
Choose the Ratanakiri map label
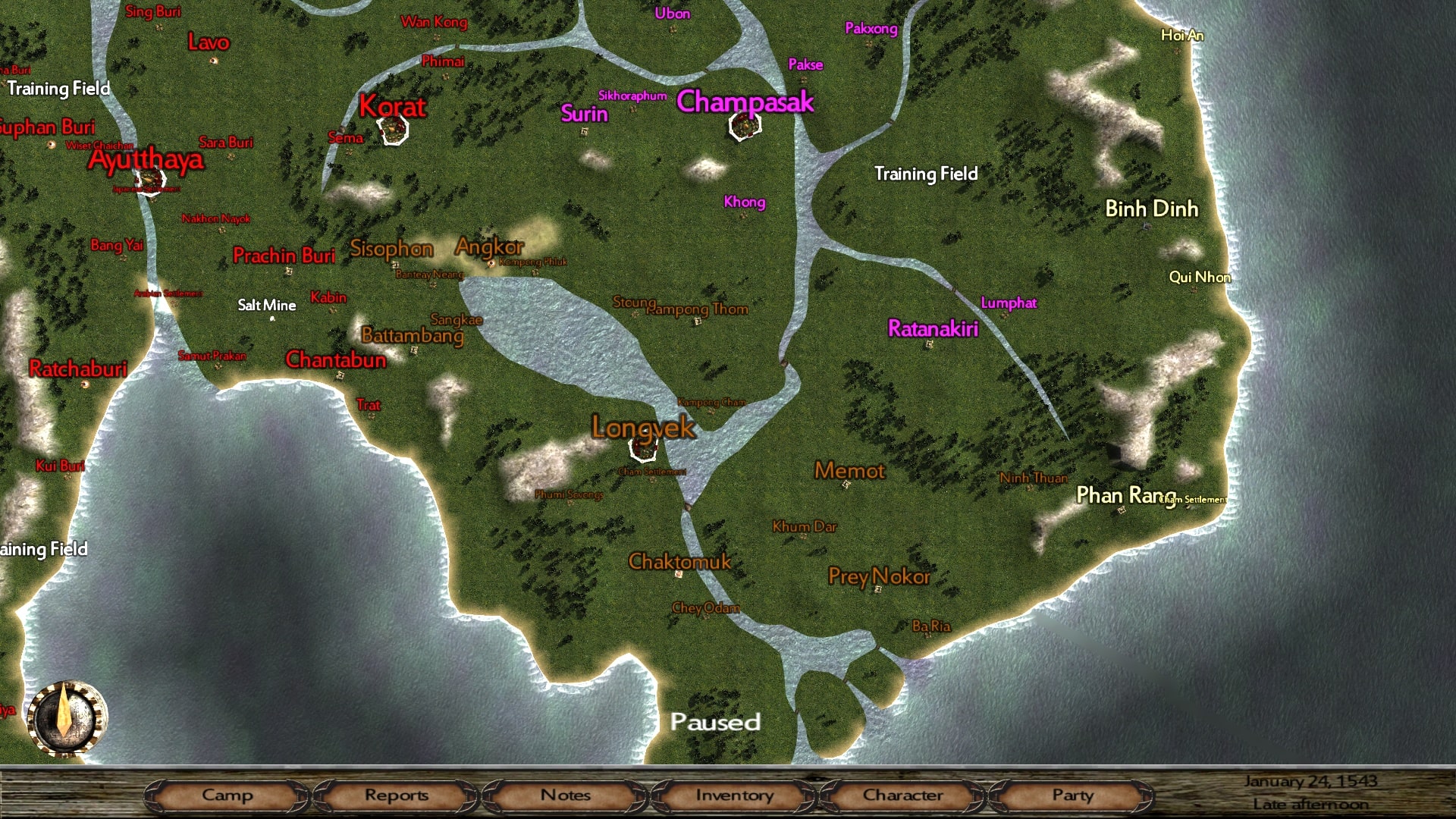point(933,328)
